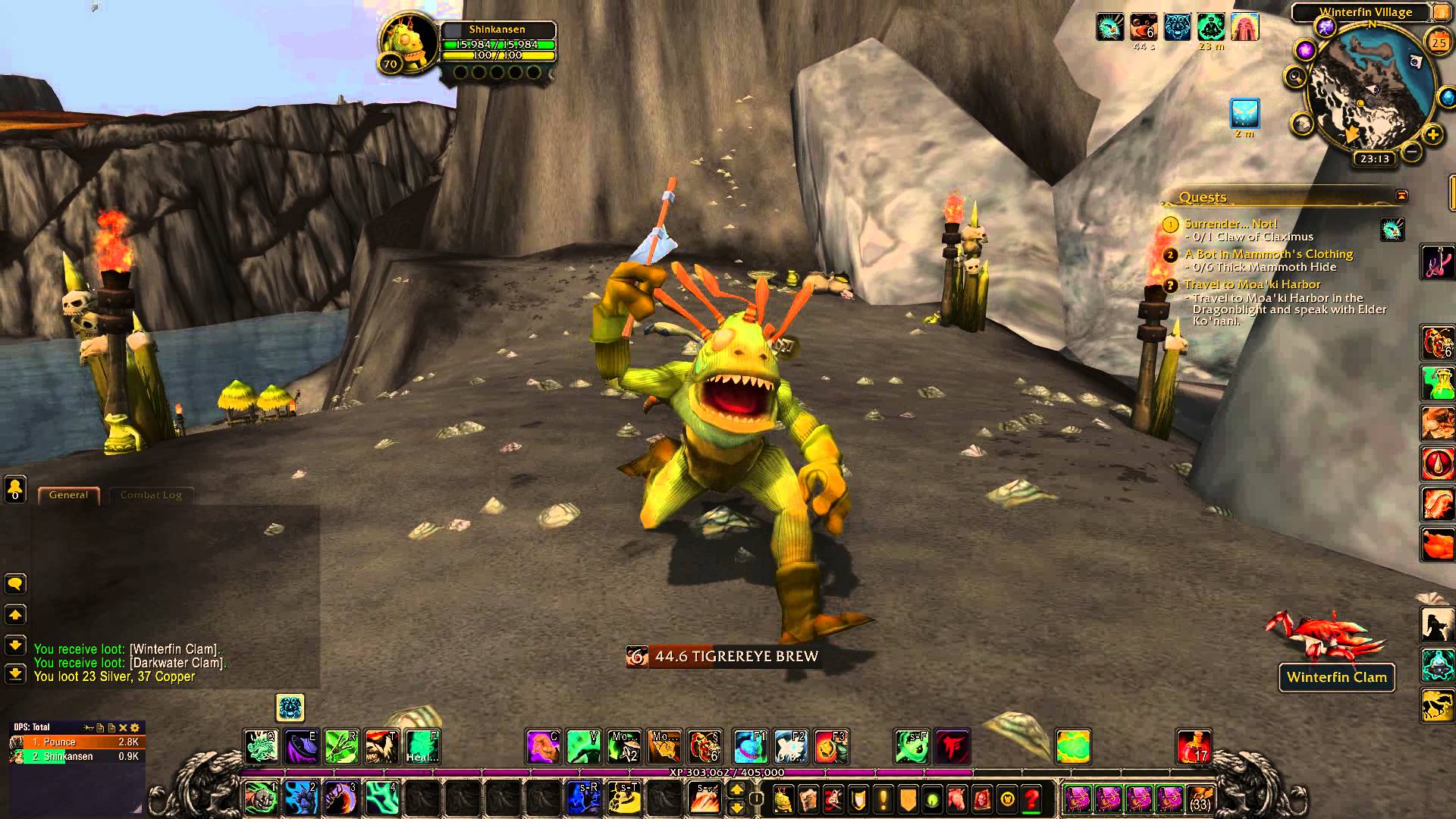Click the Winterfin Clam loot item
1456x819 pixels.
tap(1336, 677)
